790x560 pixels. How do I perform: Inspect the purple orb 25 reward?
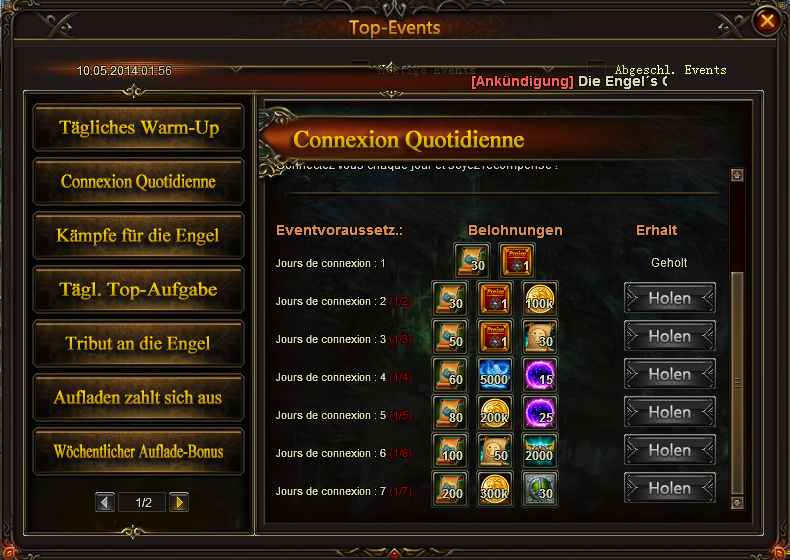tap(541, 412)
